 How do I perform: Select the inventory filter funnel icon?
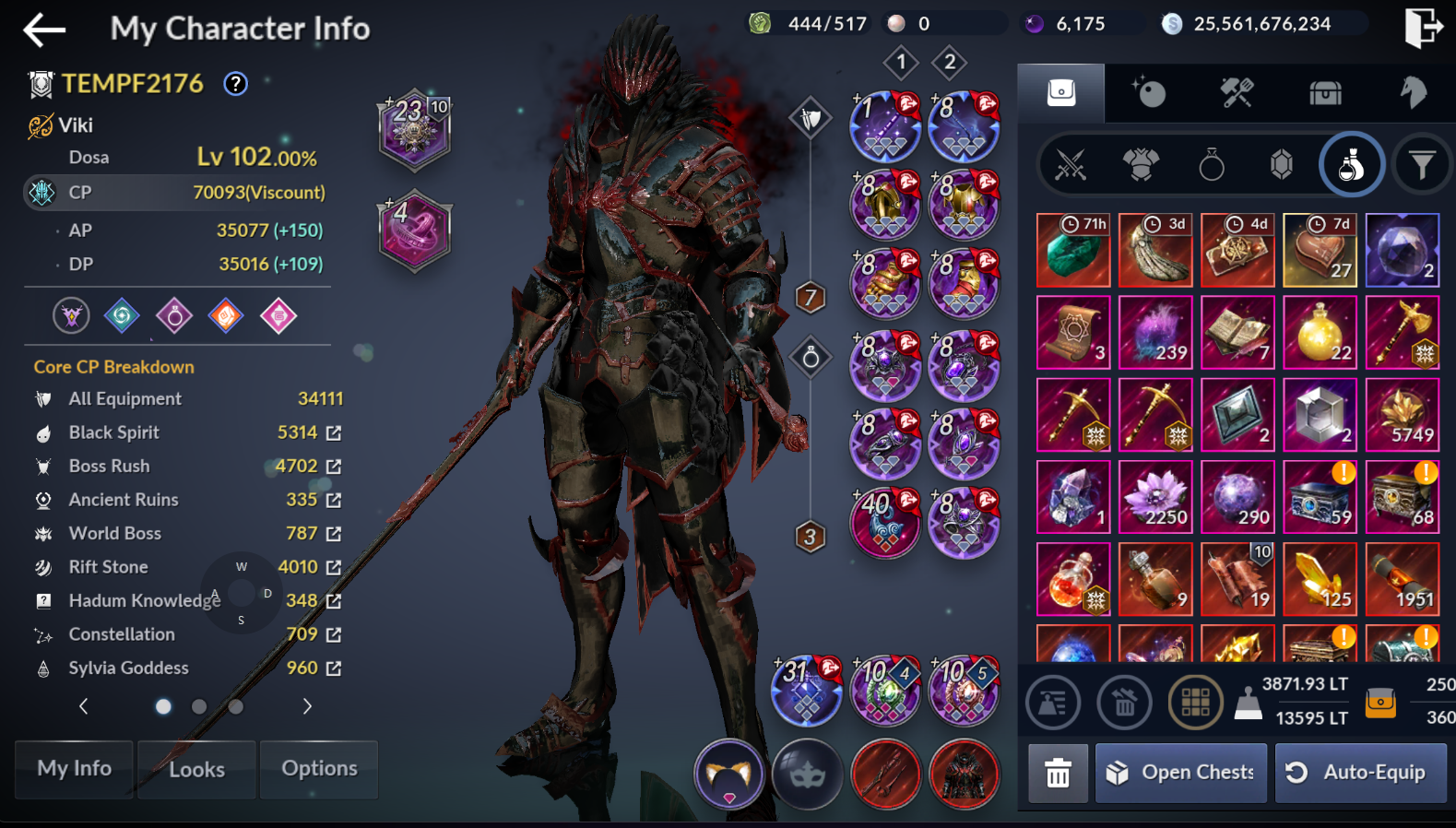coord(1421,166)
